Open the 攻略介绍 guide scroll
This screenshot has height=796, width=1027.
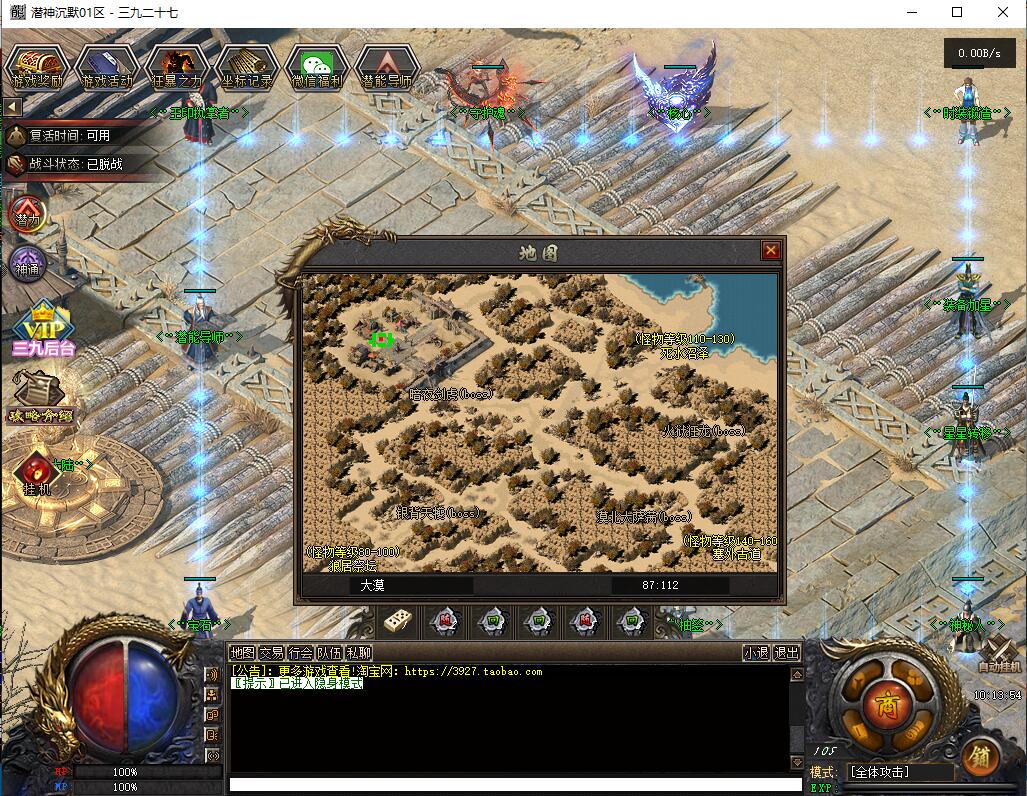tap(41, 398)
